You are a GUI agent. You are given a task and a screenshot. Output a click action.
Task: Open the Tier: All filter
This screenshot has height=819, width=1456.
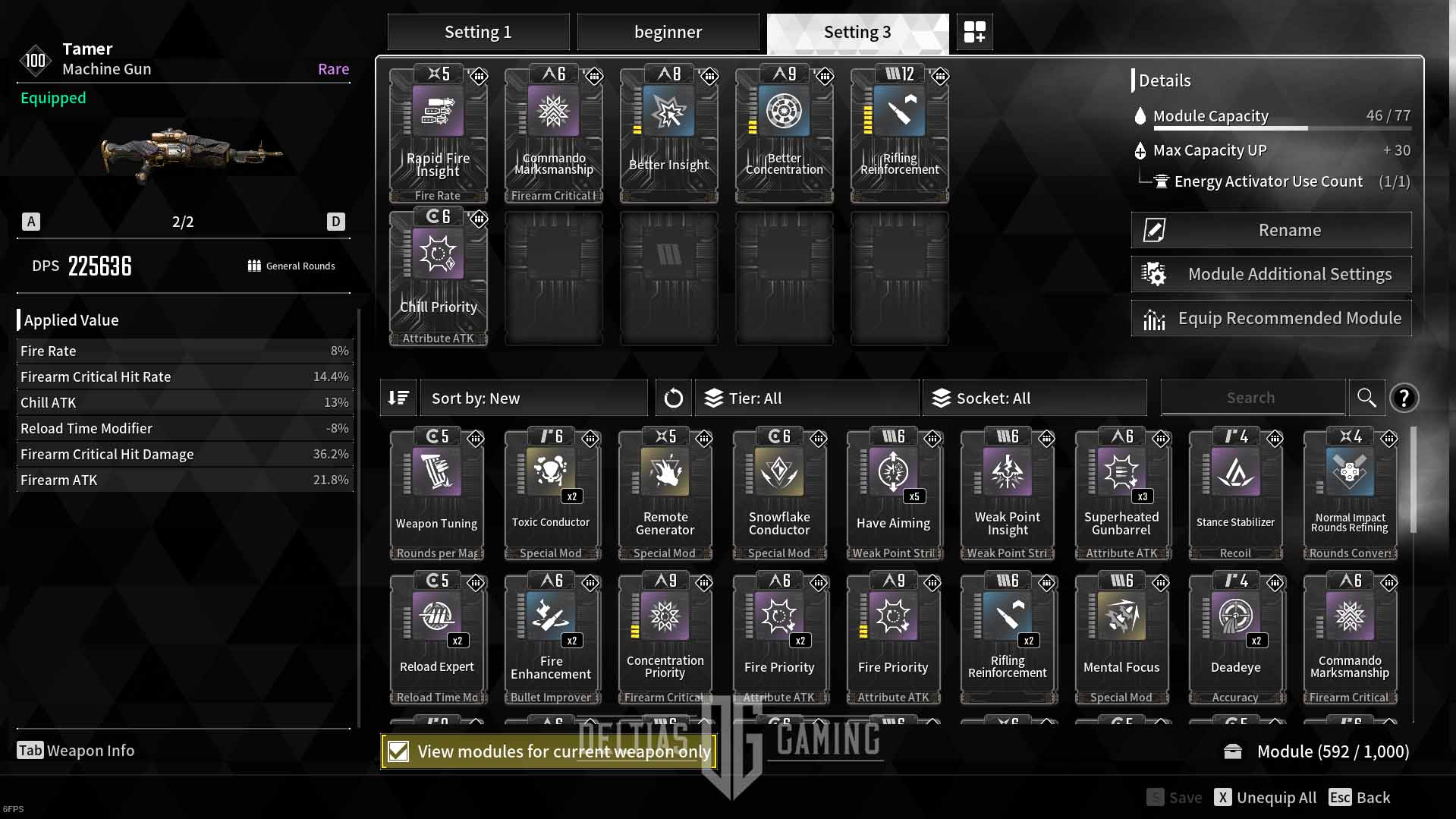pos(807,398)
